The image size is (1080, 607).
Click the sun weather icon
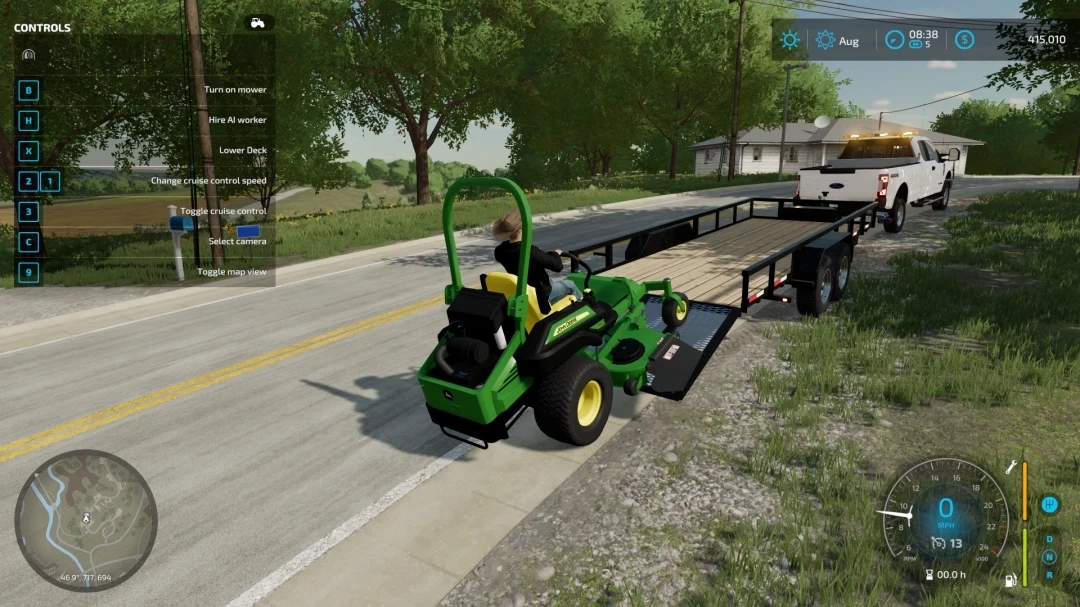click(x=790, y=40)
